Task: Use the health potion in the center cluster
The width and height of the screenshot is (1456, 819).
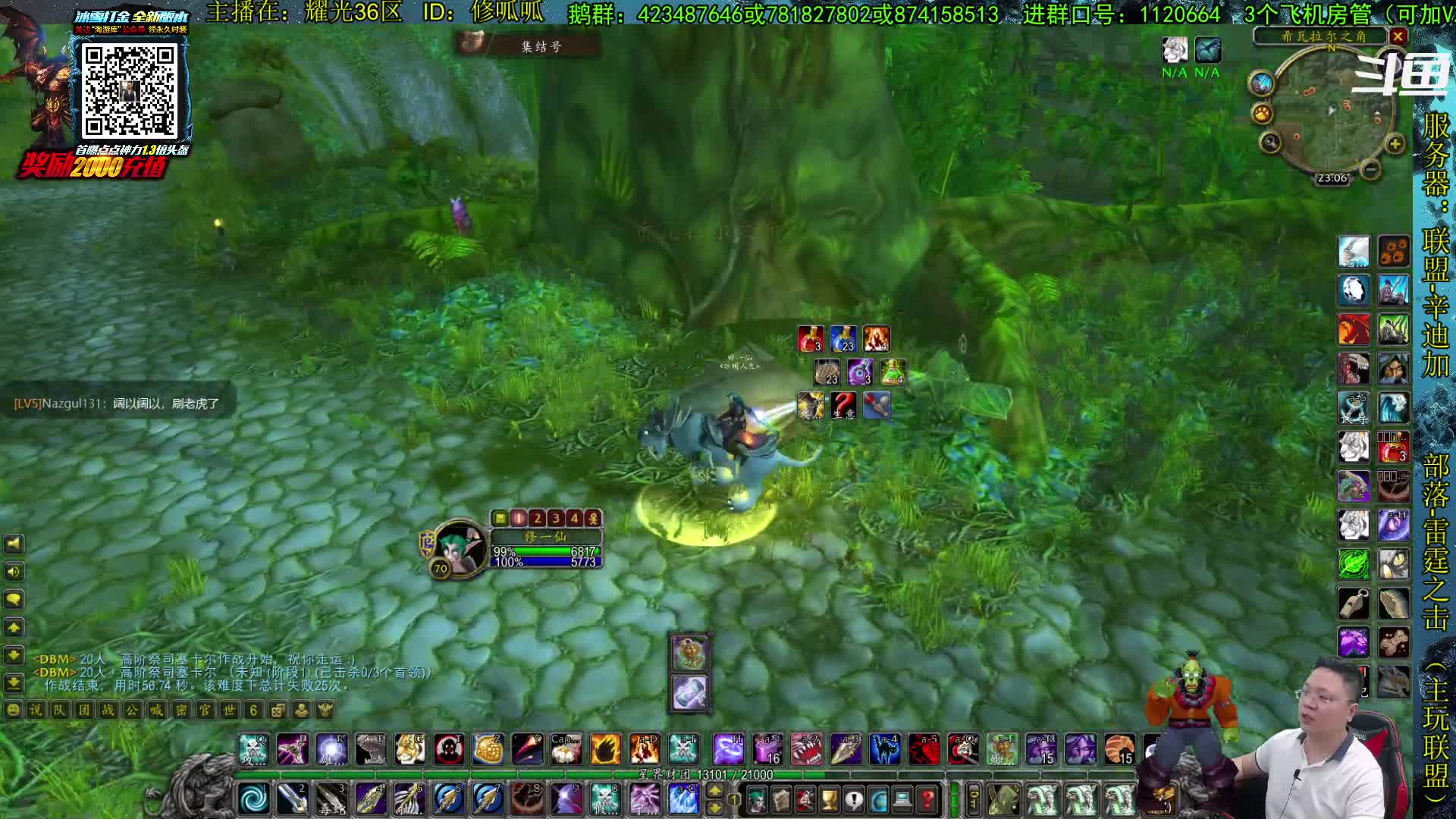Action: (x=811, y=339)
